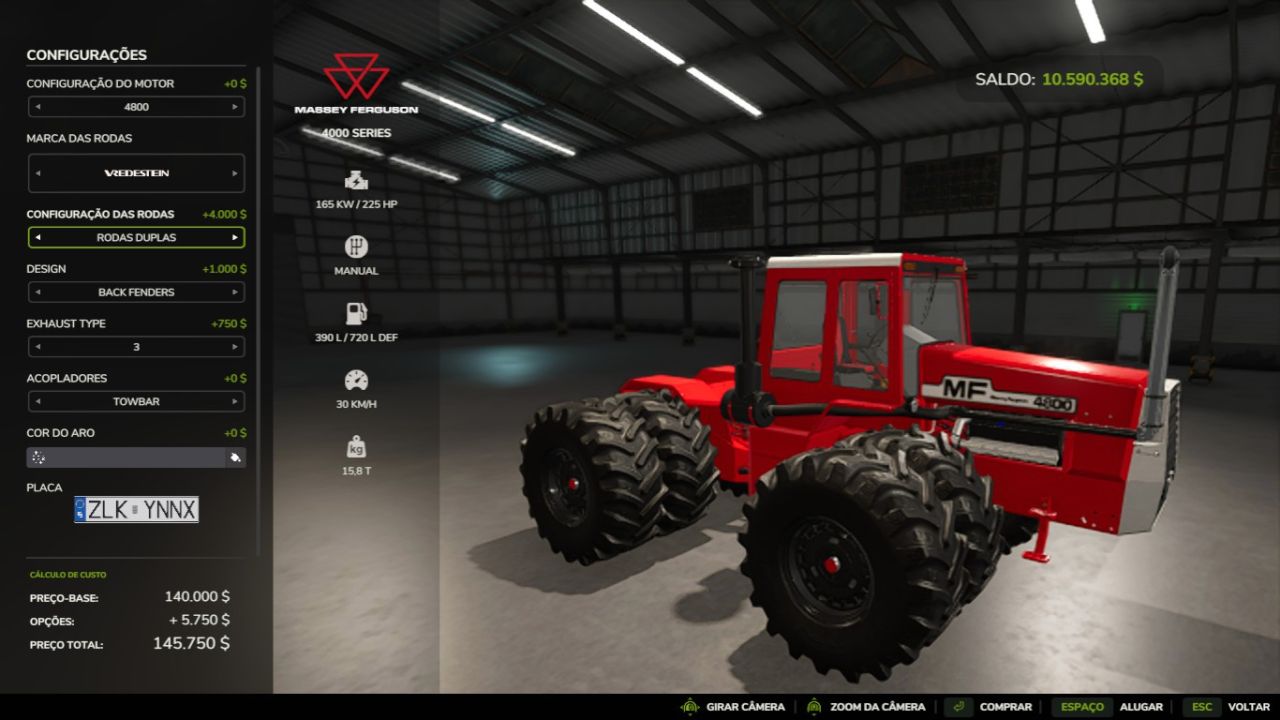Select next engine option after 4800

tap(235, 107)
